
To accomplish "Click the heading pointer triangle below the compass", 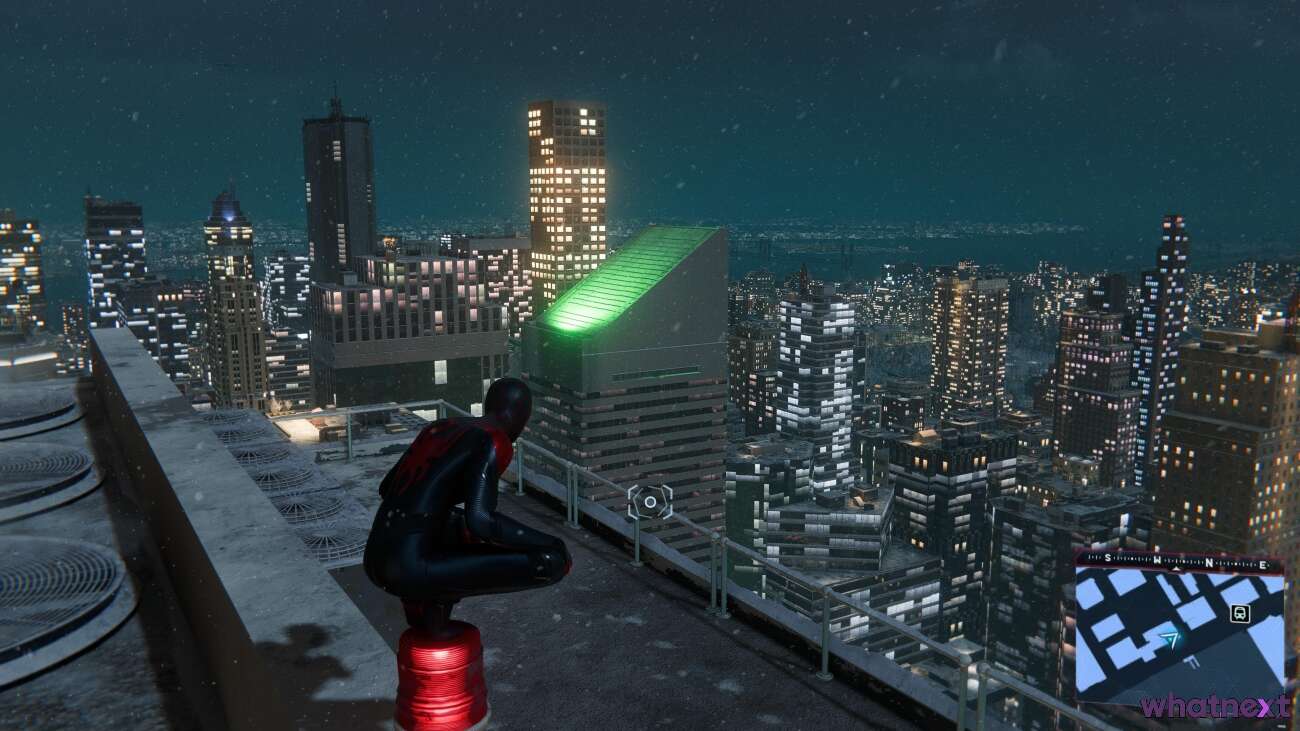I will 1176,568.
